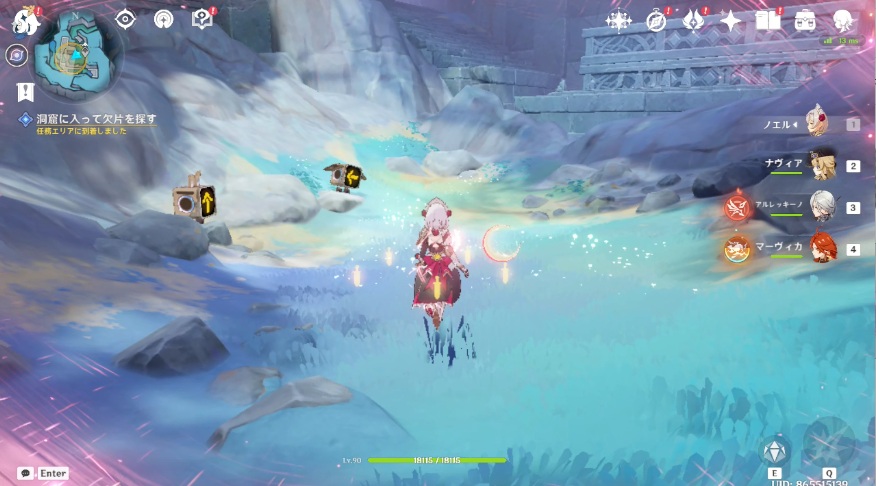Open the character head profile icon
Viewport: 876px width, 486px height.
[x=842, y=20]
